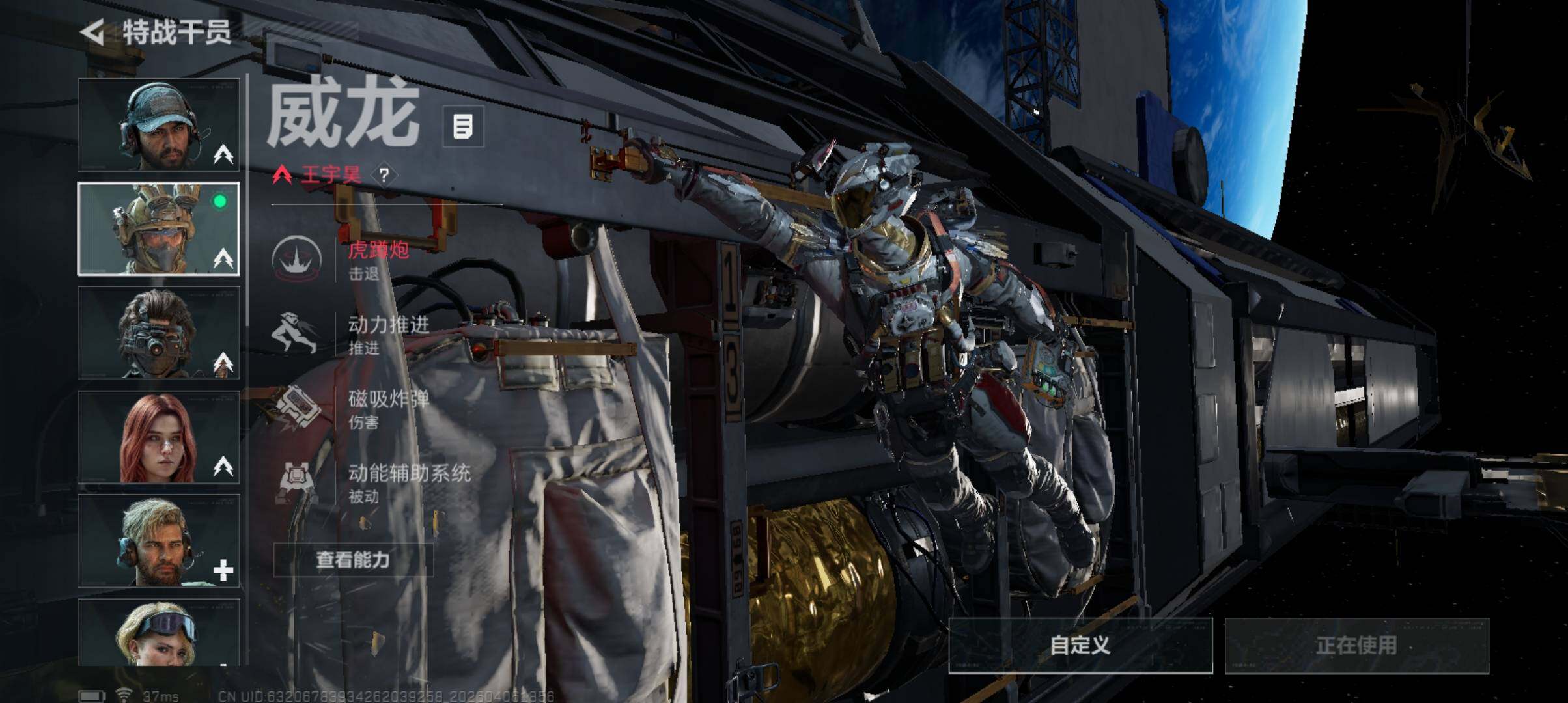Open the document icon beside 威龙
The image size is (1568, 703).
click(x=463, y=126)
